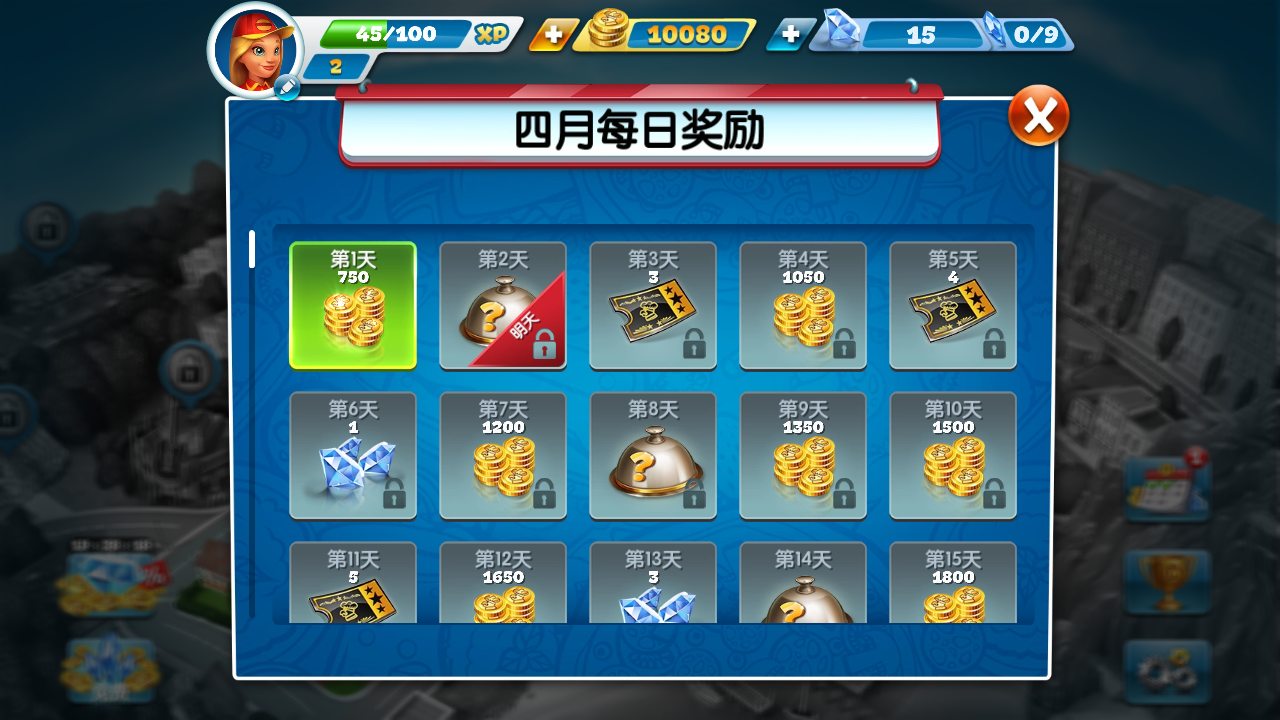Screen dimensions: 1280x720
Task: Select the Day 9 tile with 1350 coins
Action: pyautogui.click(x=803, y=456)
